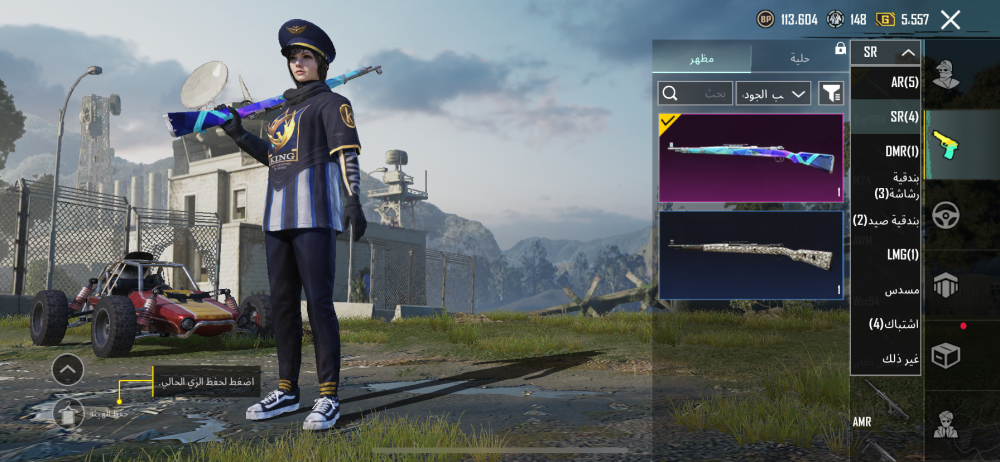Click the search field with magnifier icon
Screen dimensions: 1000x462
pos(695,93)
